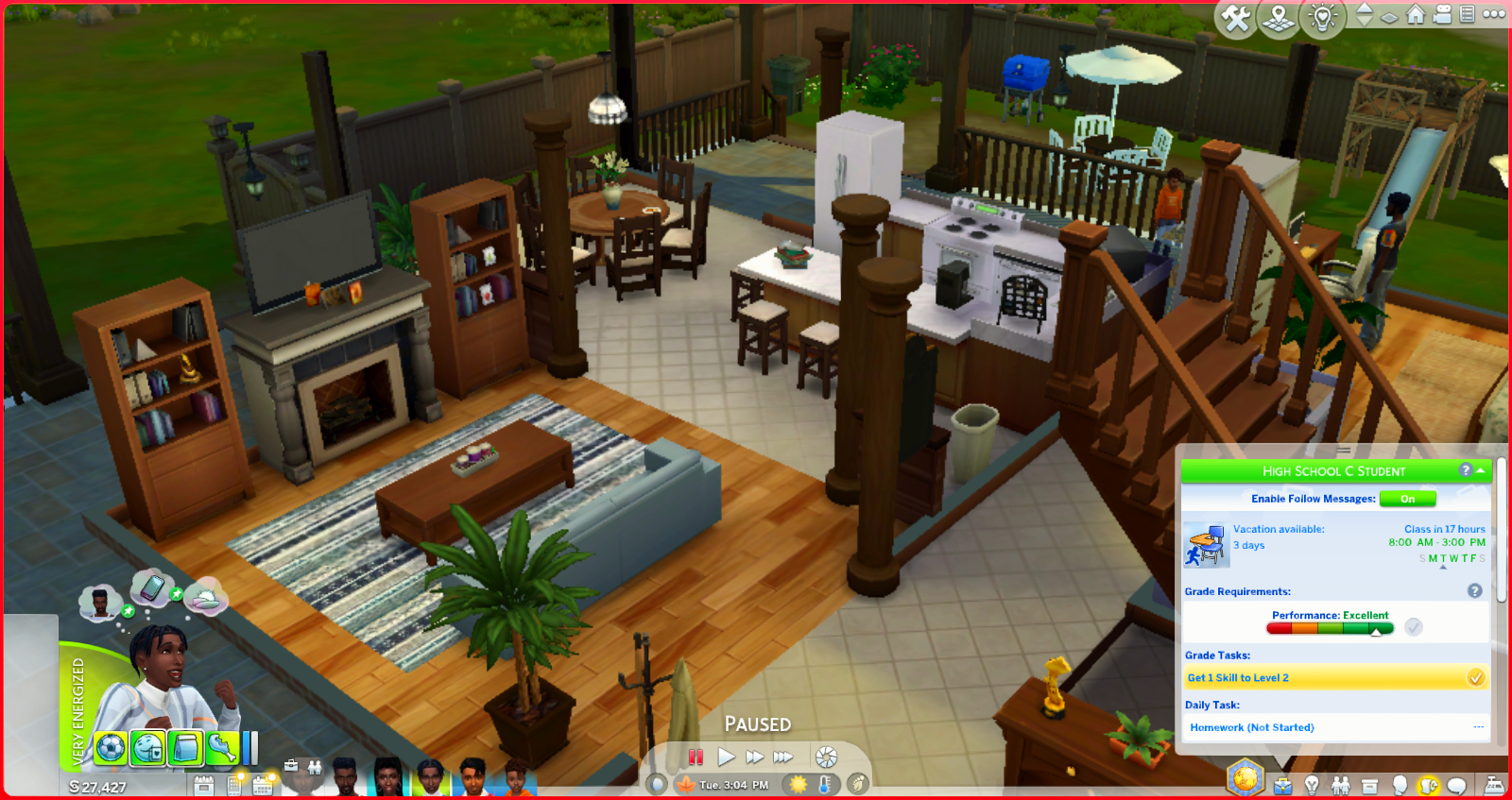Screen dimensions: 1512x800
Task: Open the three-dots options menu
Action: tap(1494, 16)
